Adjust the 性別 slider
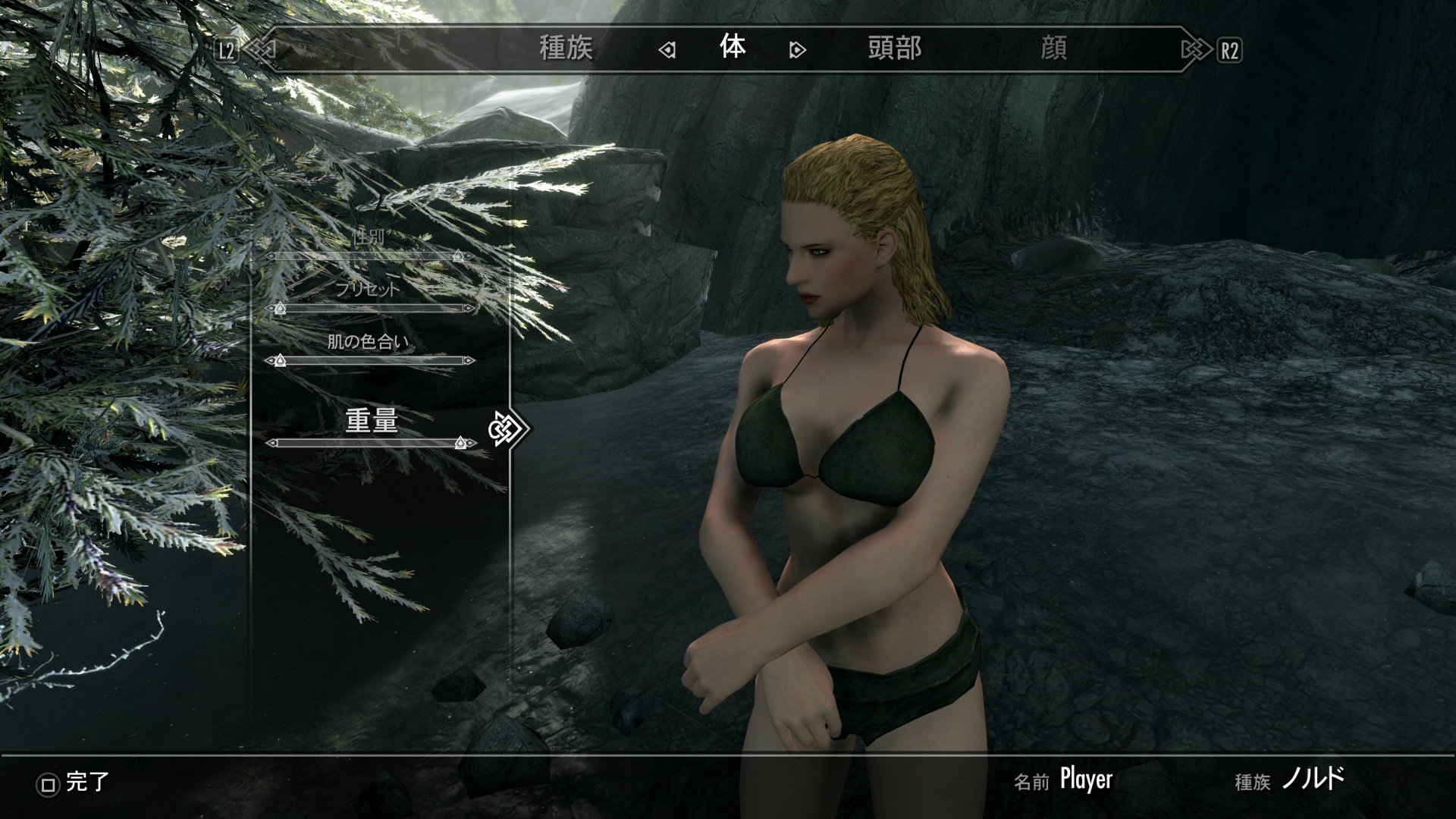1456x819 pixels. [x=370, y=256]
